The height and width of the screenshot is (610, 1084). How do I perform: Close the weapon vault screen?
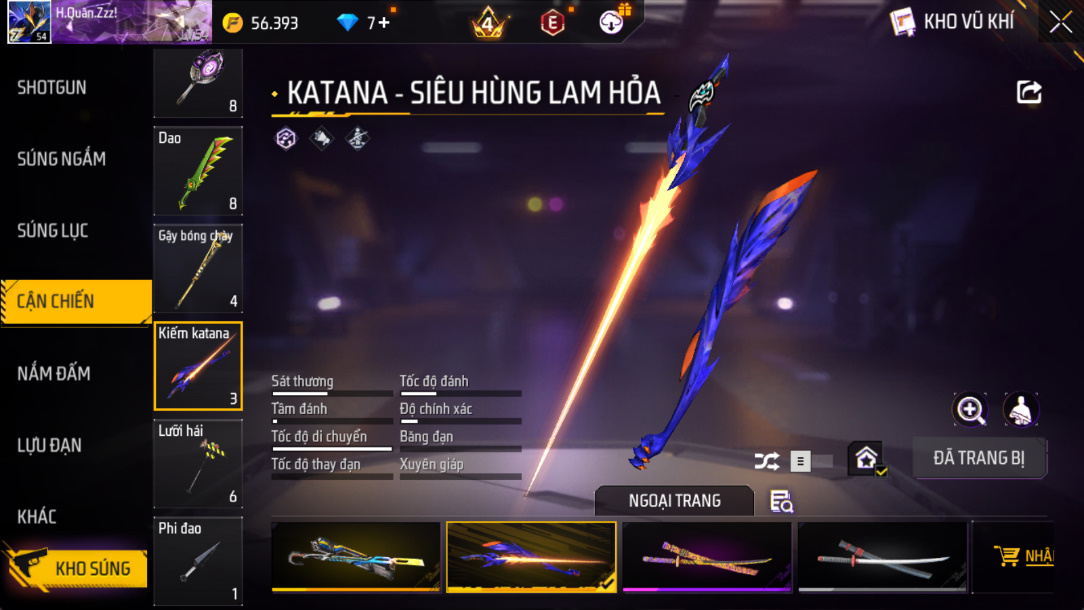[x=1060, y=21]
